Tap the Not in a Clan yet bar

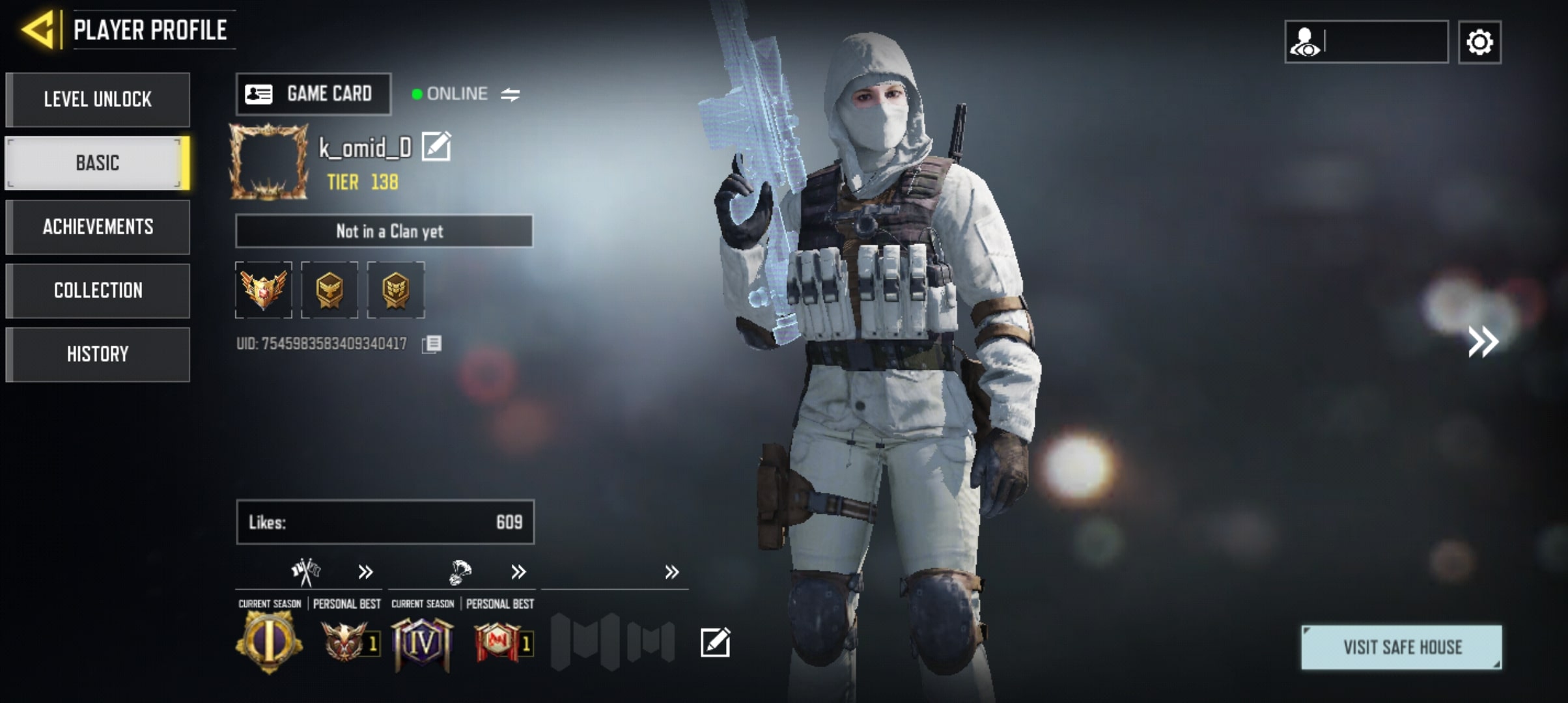pyautogui.click(x=384, y=231)
